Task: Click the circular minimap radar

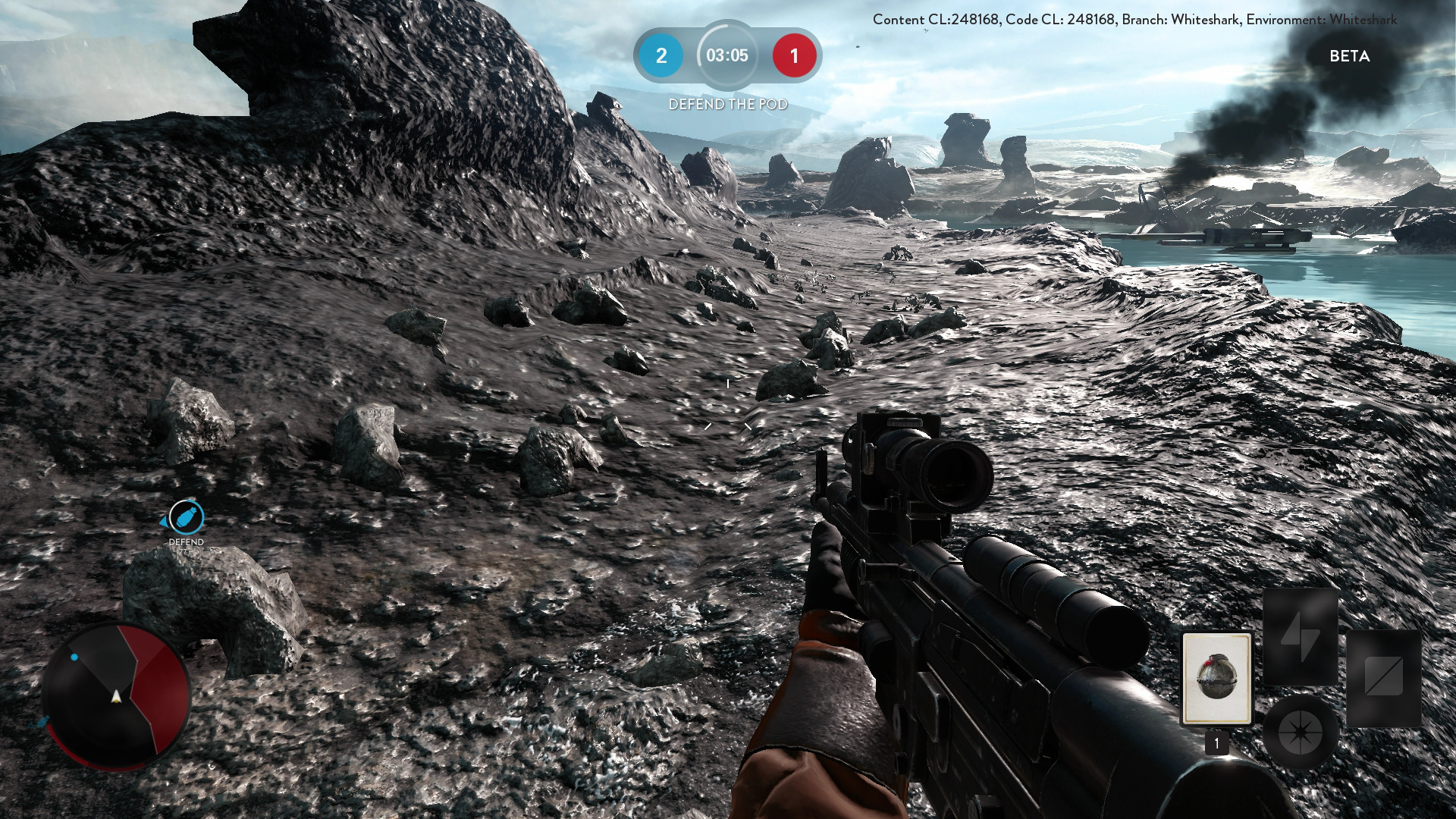Action: [116, 695]
